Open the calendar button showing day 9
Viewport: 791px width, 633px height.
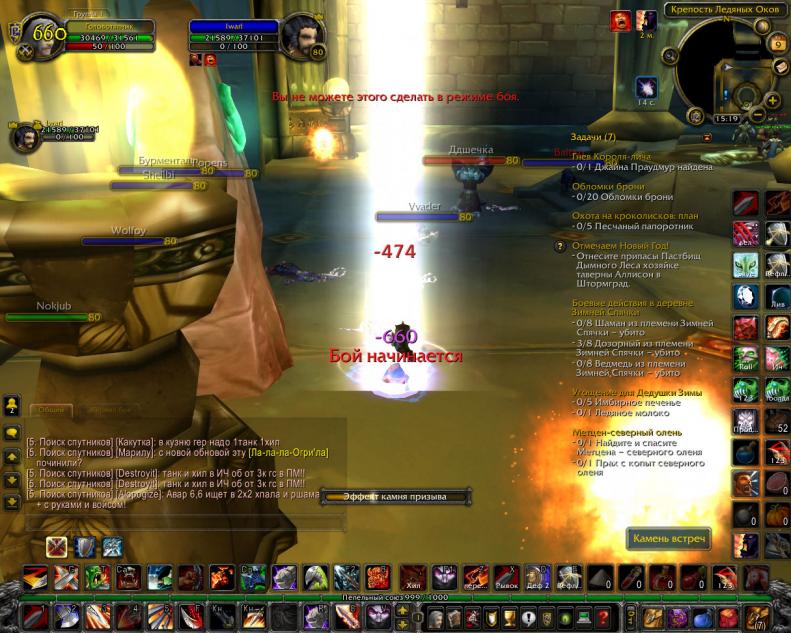(x=778, y=44)
